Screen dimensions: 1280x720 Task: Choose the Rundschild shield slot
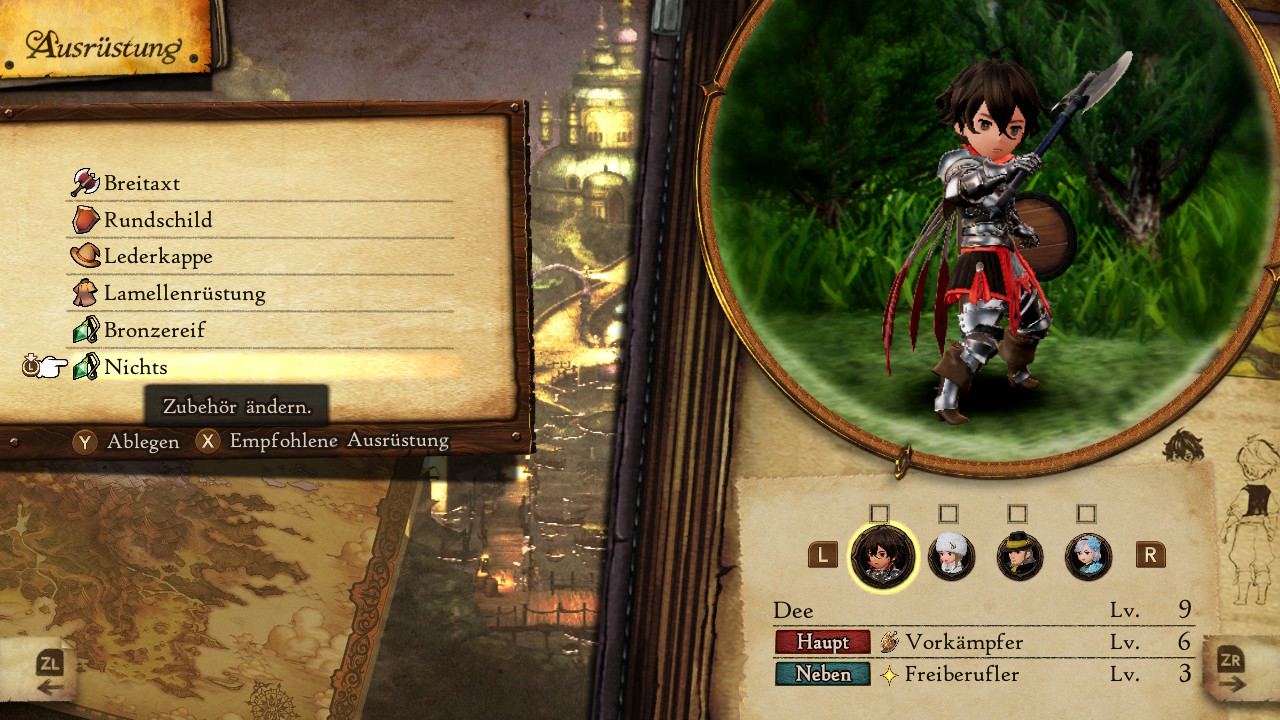coord(158,220)
